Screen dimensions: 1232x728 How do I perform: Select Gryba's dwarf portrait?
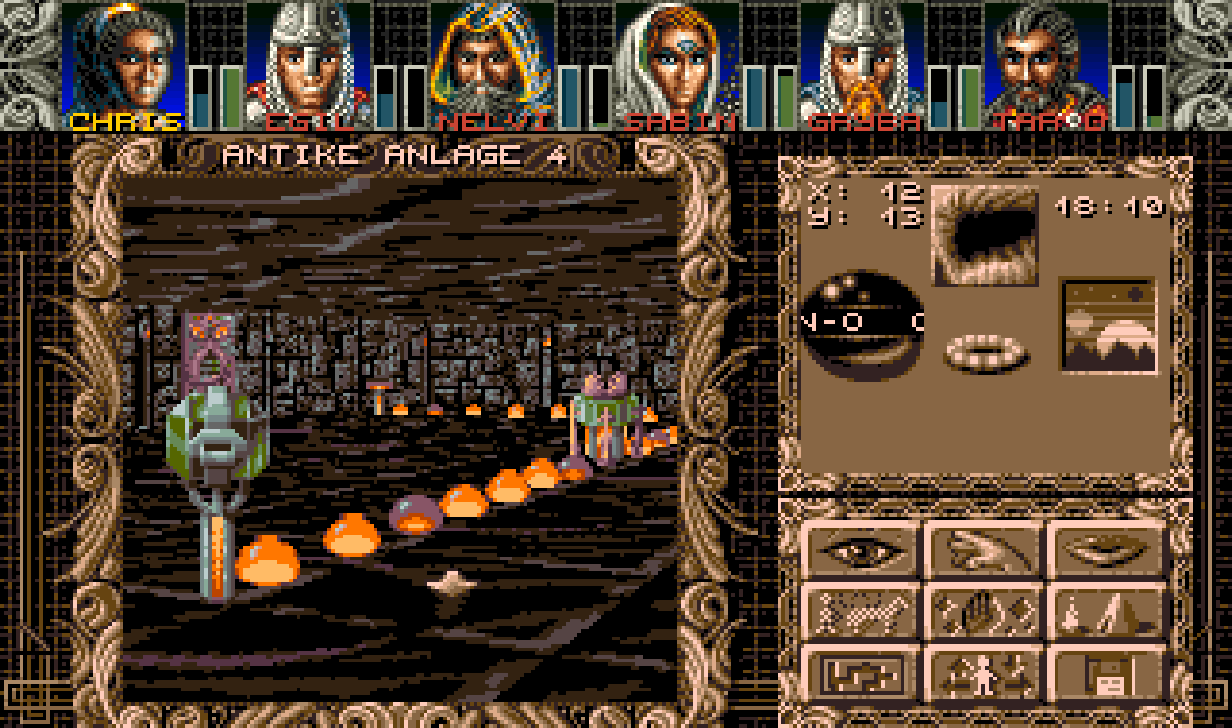(861, 58)
